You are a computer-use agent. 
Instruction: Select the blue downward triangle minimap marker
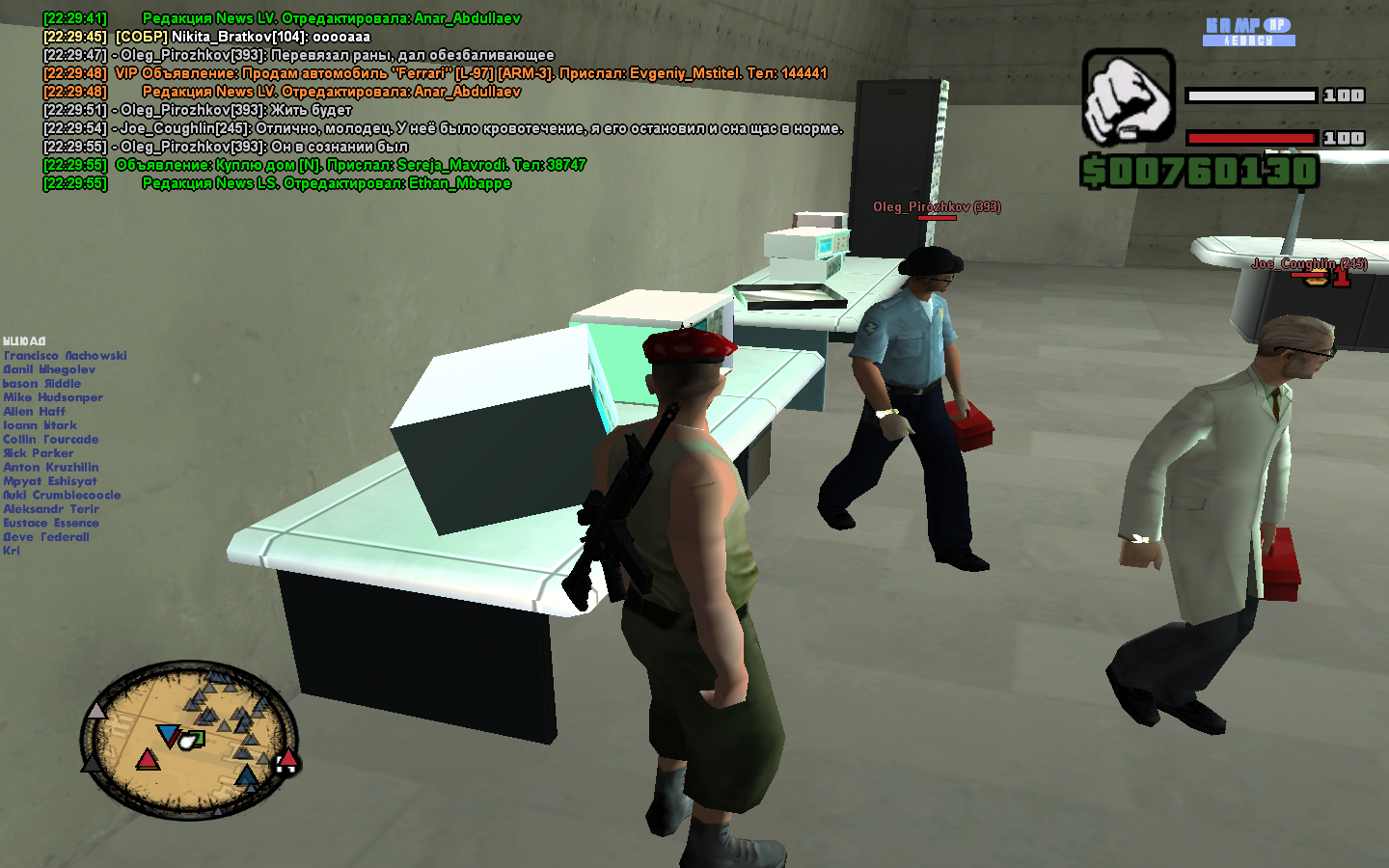click(x=168, y=737)
